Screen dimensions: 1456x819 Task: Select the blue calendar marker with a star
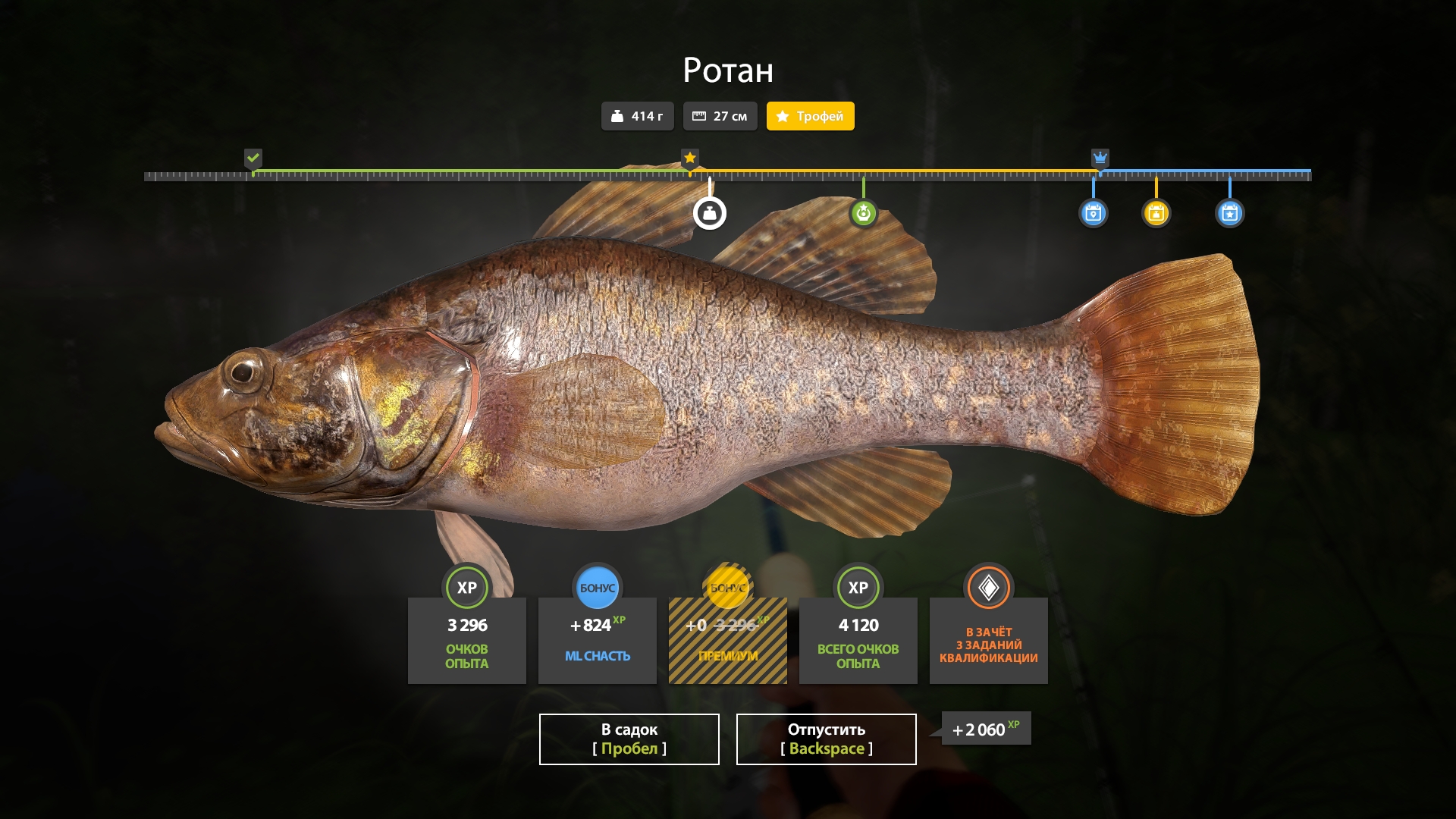point(1229,213)
